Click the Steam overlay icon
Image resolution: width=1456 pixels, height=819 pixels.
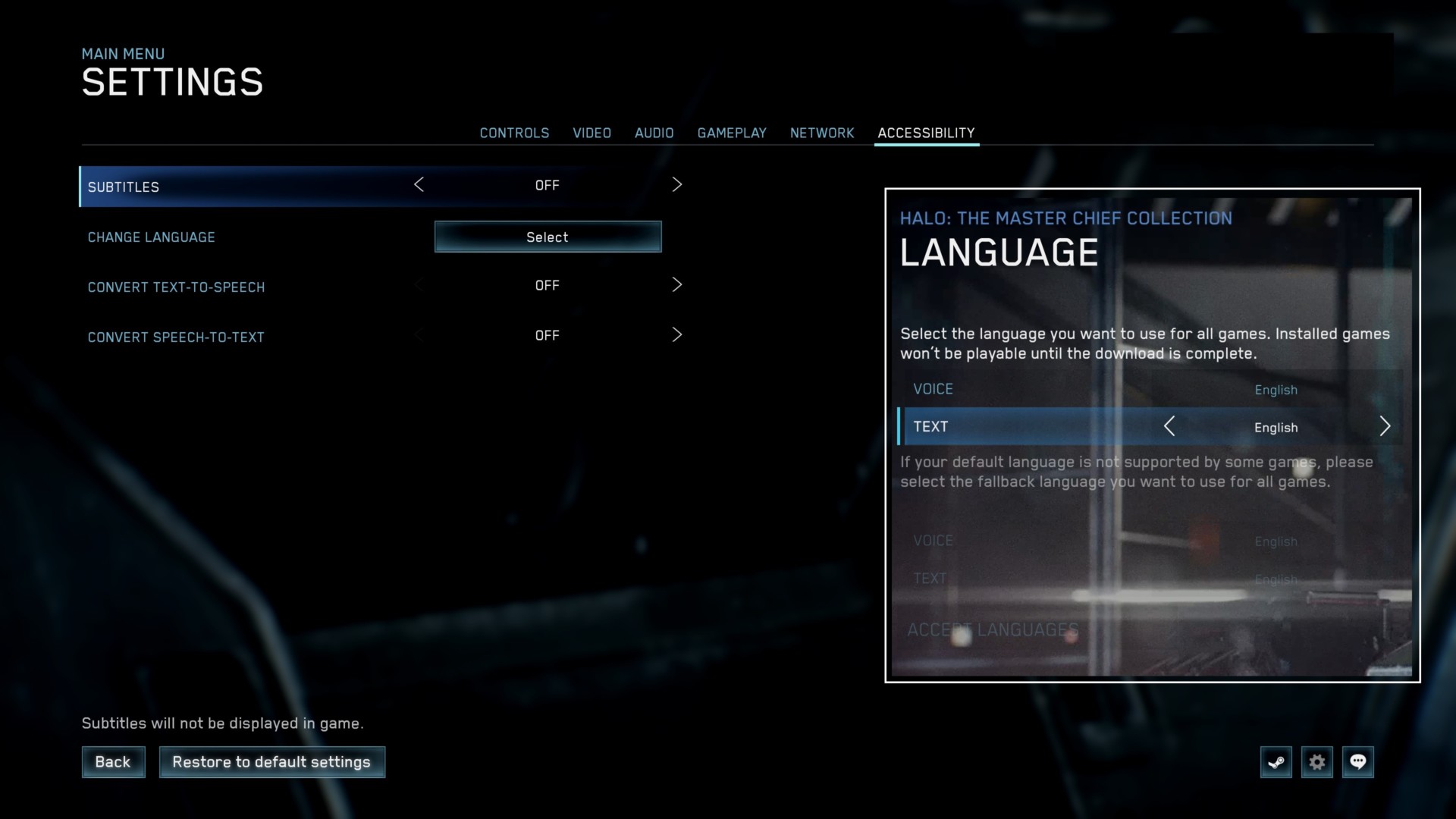pos(1276,762)
